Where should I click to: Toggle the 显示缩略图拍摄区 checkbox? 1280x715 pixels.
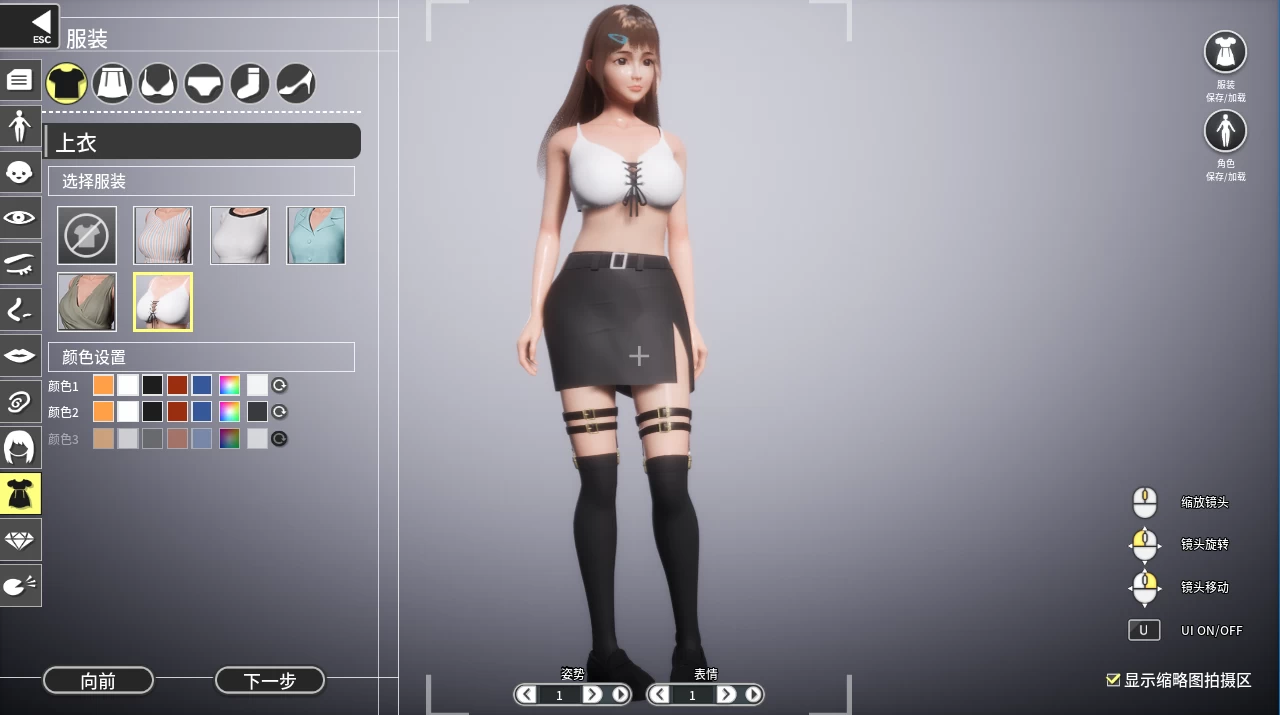[x=1113, y=680]
